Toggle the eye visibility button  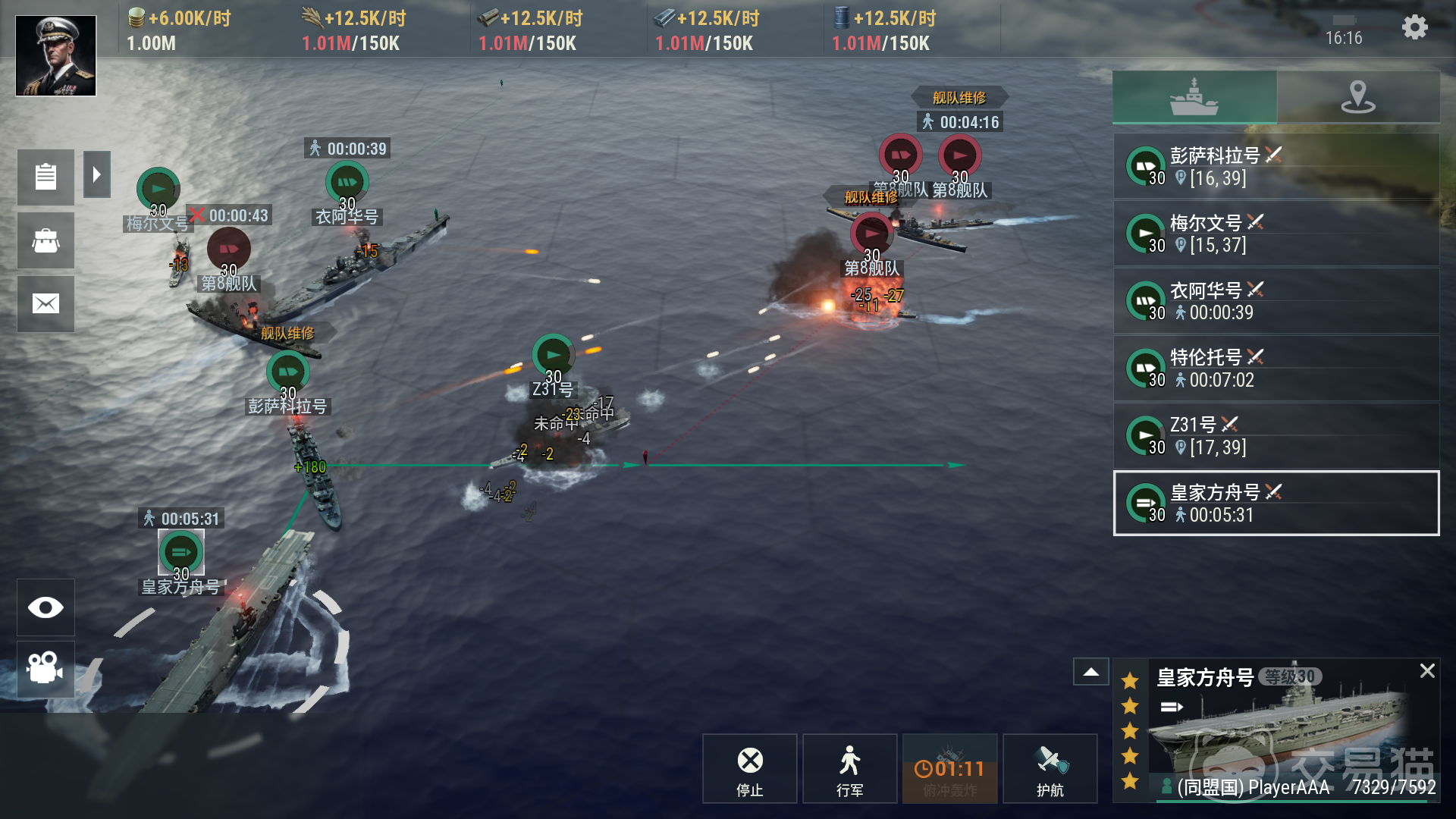pos(45,607)
